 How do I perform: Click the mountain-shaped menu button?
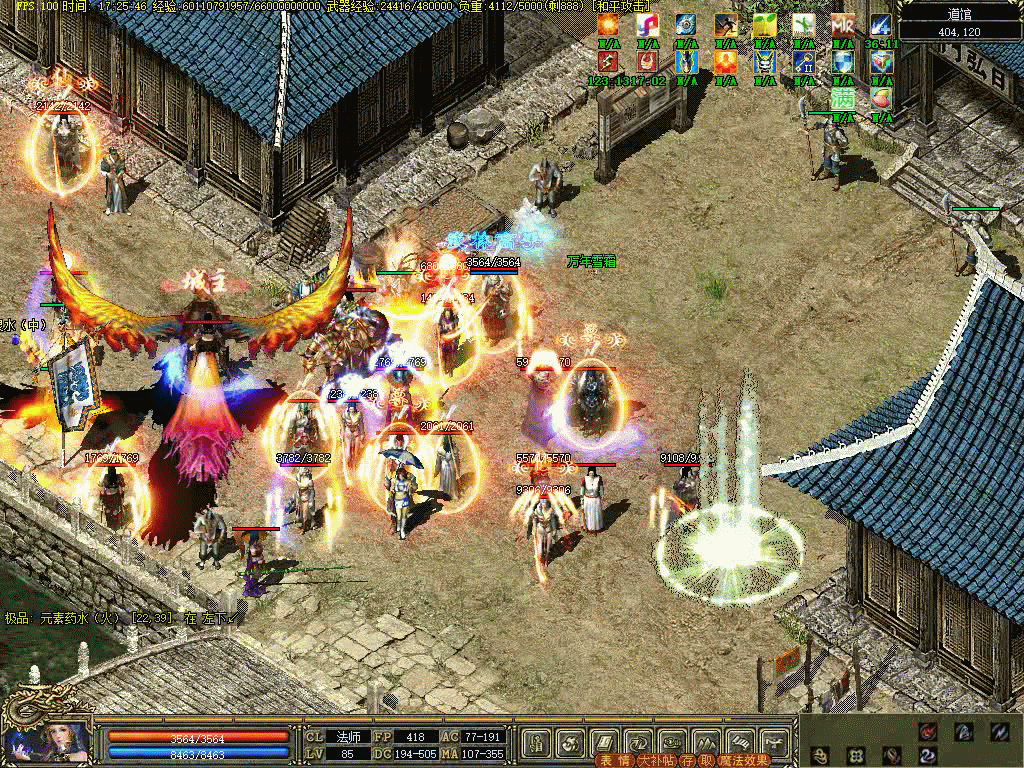coord(705,741)
